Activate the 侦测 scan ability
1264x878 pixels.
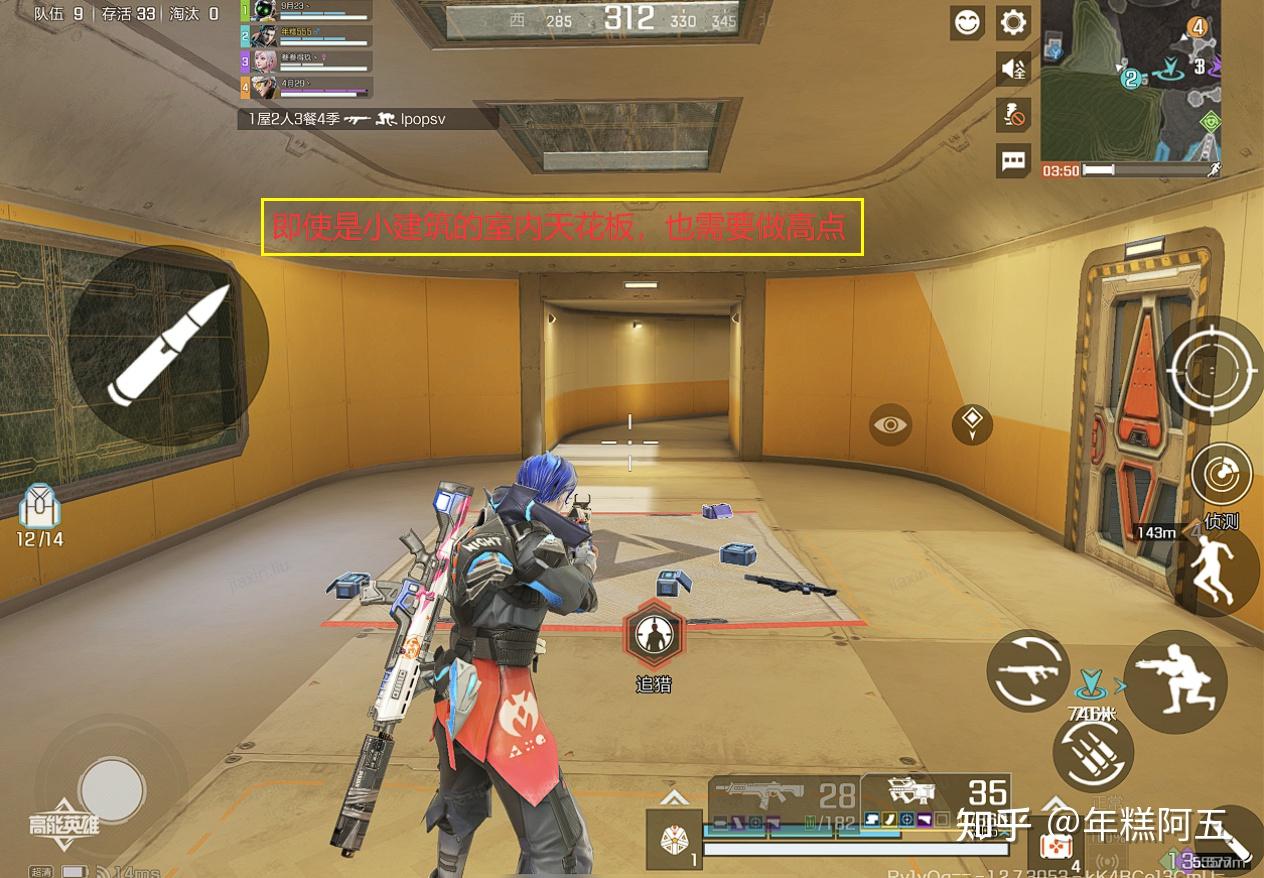coord(1221,475)
